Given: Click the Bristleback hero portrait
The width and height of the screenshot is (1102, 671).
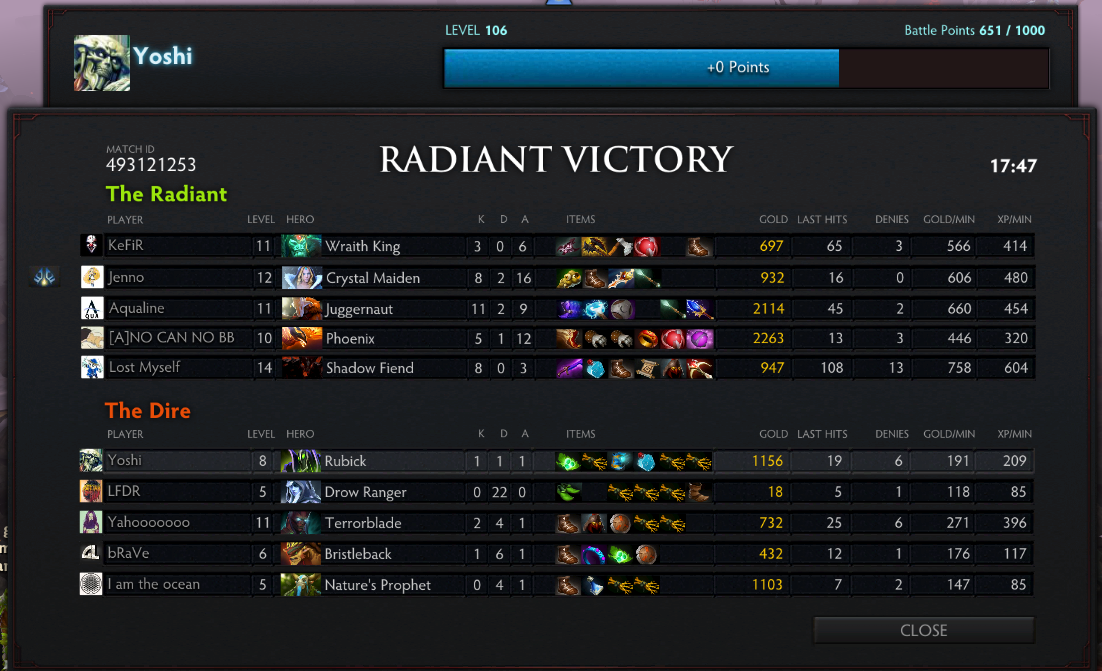Looking at the screenshot, I should (x=300, y=553).
